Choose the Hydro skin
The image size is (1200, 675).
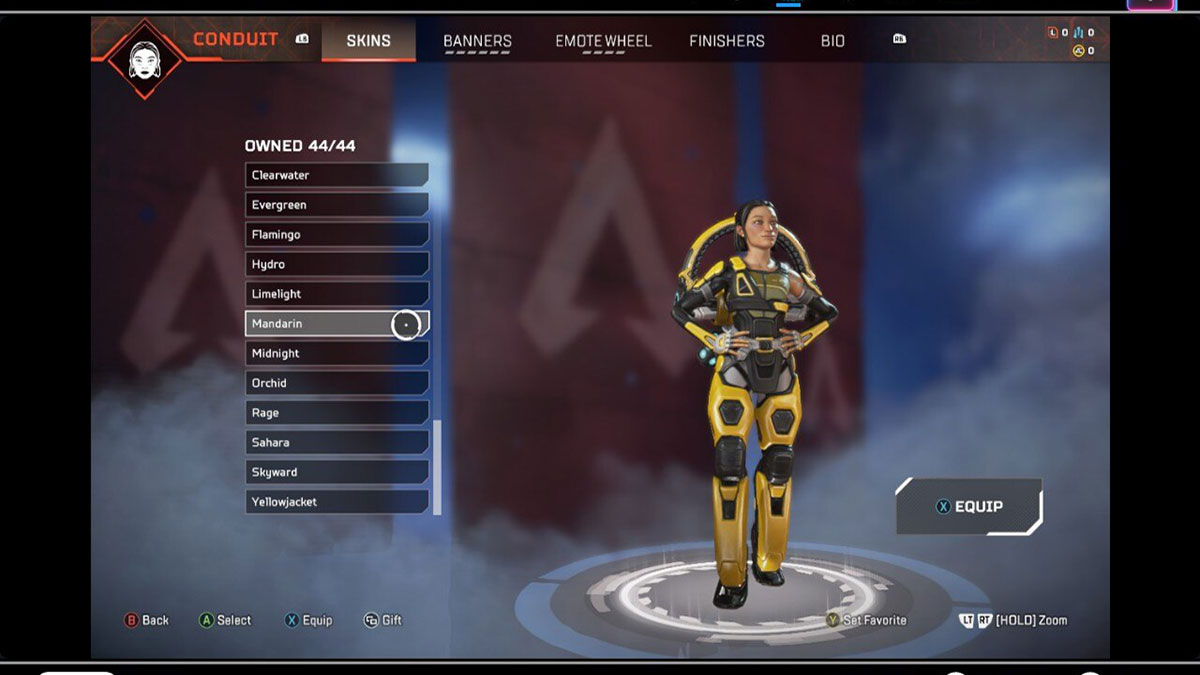tap(336, 264)
